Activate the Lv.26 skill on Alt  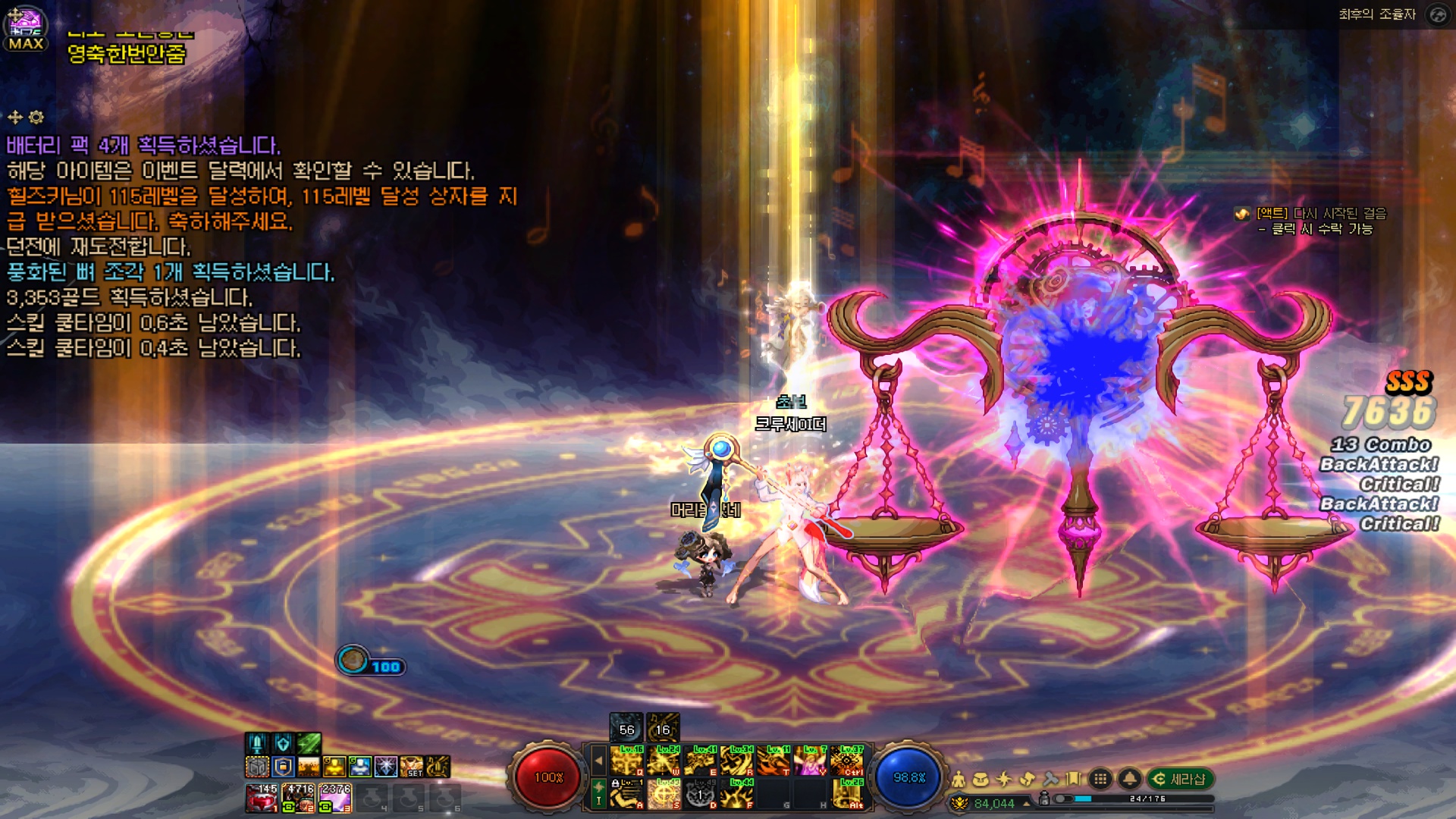(847, 794)
